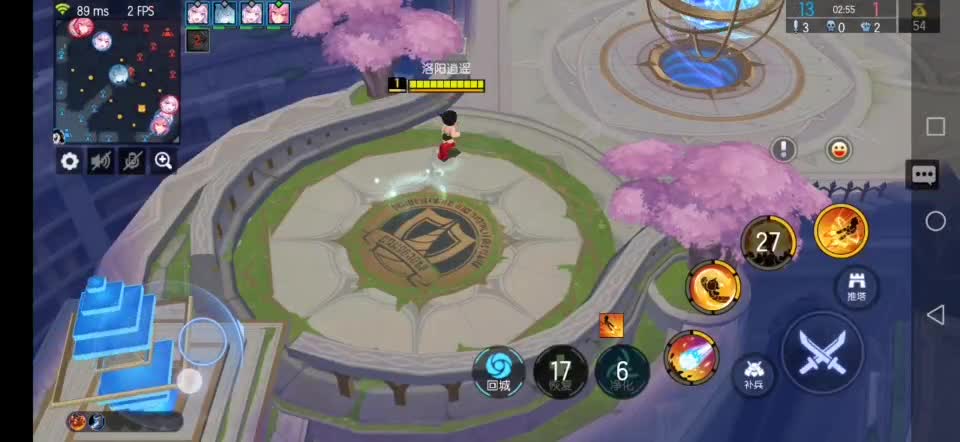This screenshot has width=960, height=442.
Task: Toggle the muted speaker icon
Action: coord(101,161)
